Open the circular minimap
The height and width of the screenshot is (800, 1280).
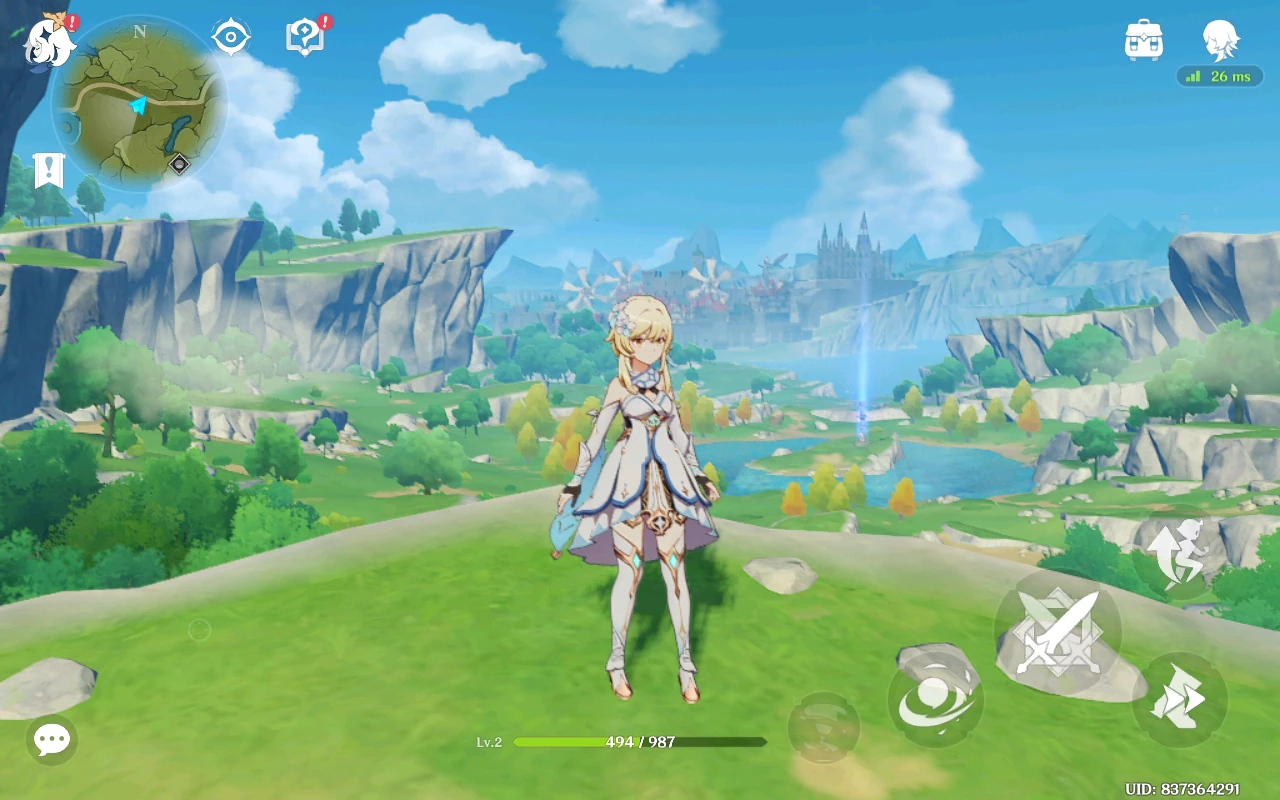tap(139, 104)
